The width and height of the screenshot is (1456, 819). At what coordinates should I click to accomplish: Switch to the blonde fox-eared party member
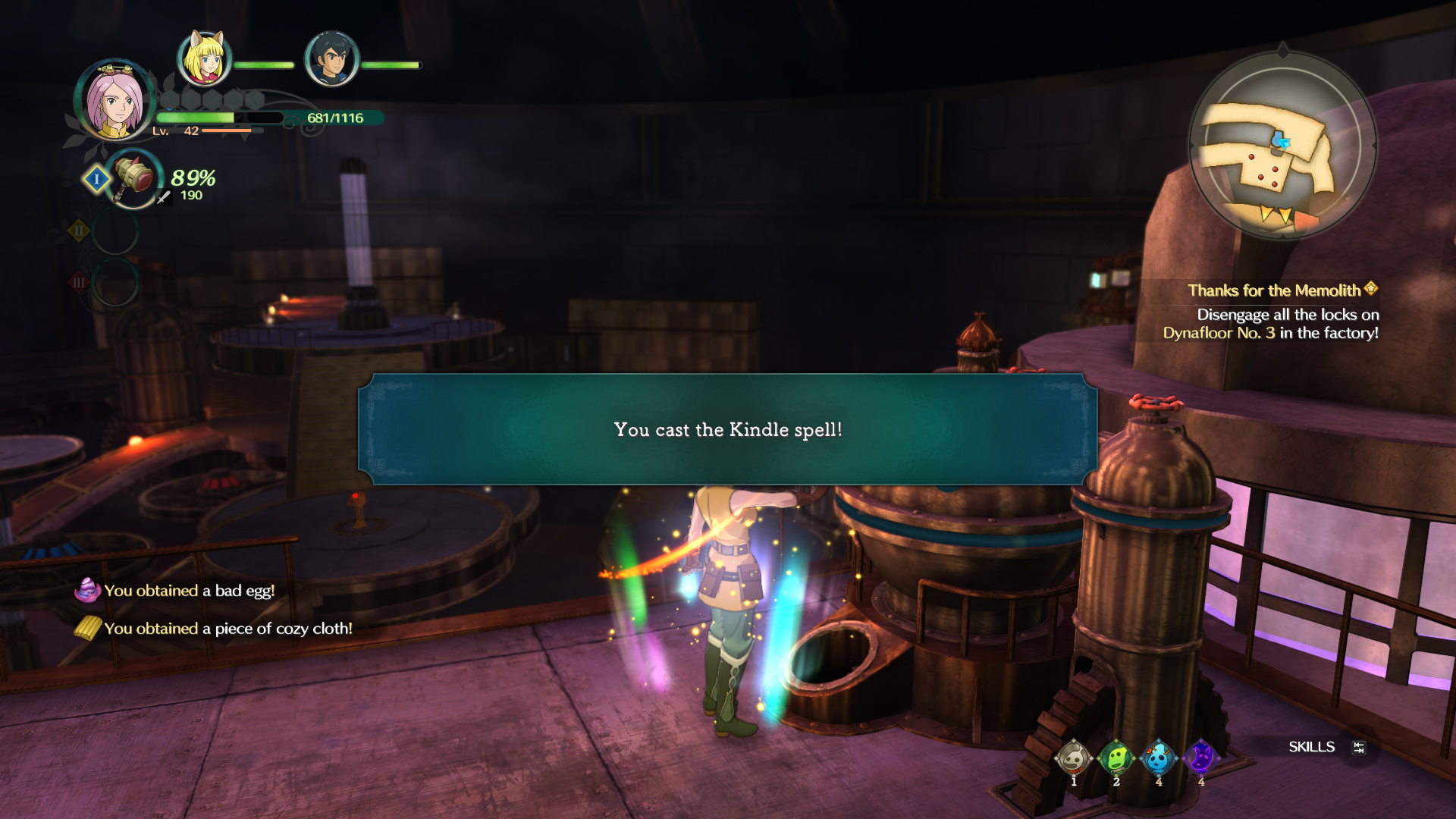[203, 58]
